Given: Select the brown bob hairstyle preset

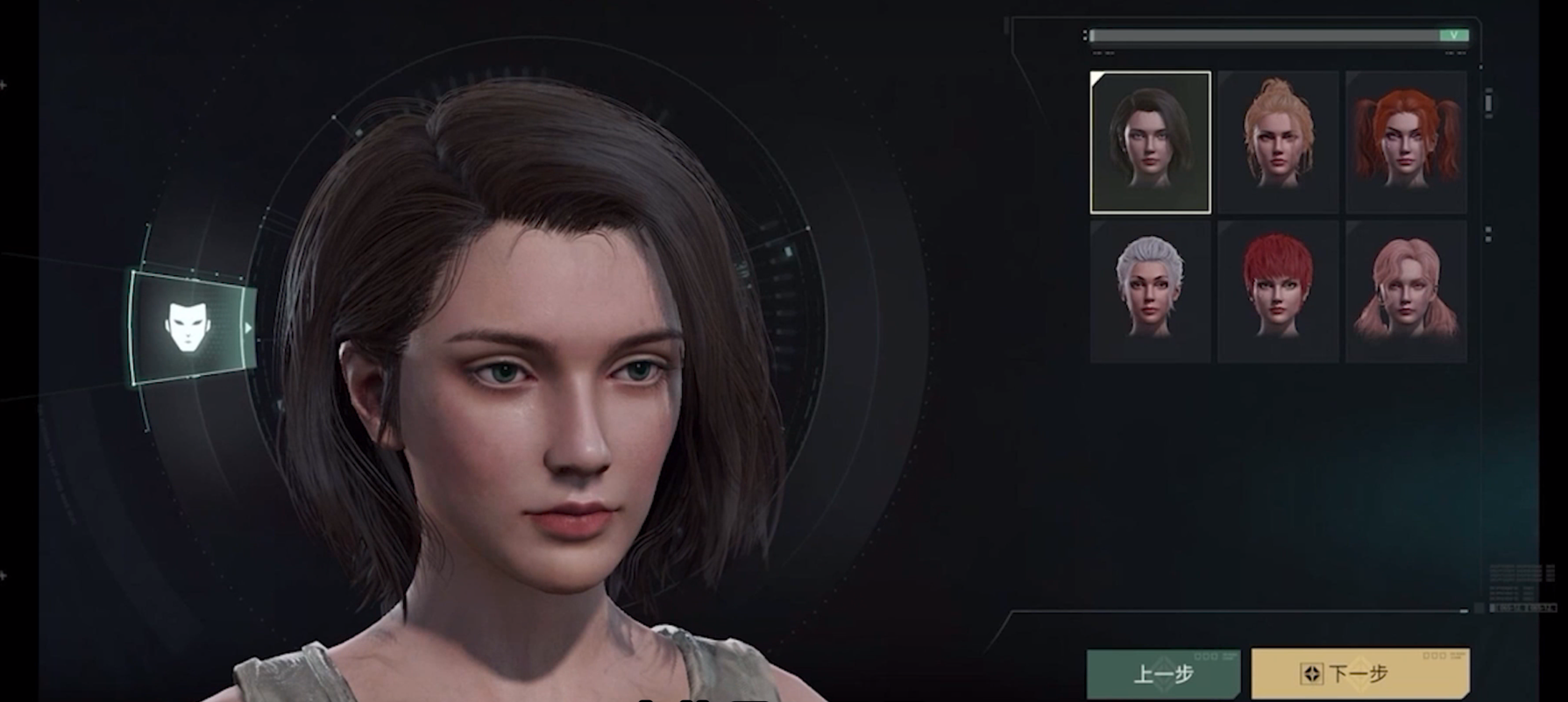Looking at the screenshot, I should pyautogui.click(x=1150, y=142).
